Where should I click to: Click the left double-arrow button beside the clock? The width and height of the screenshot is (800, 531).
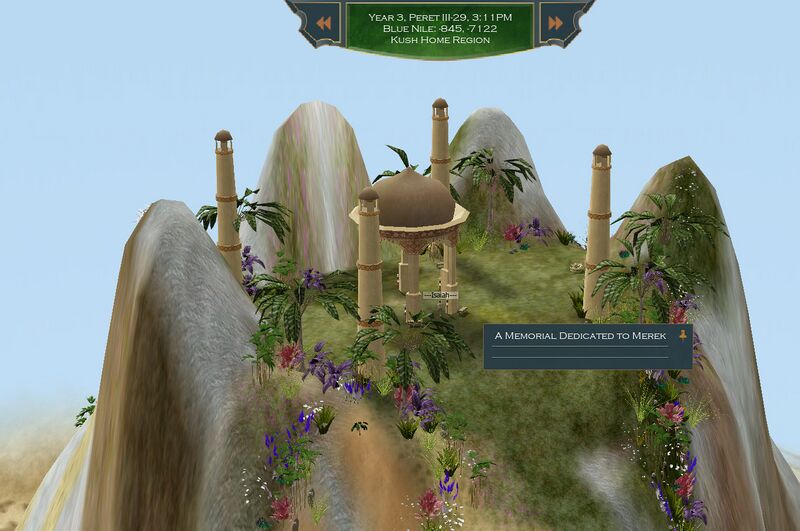point(322,23)
